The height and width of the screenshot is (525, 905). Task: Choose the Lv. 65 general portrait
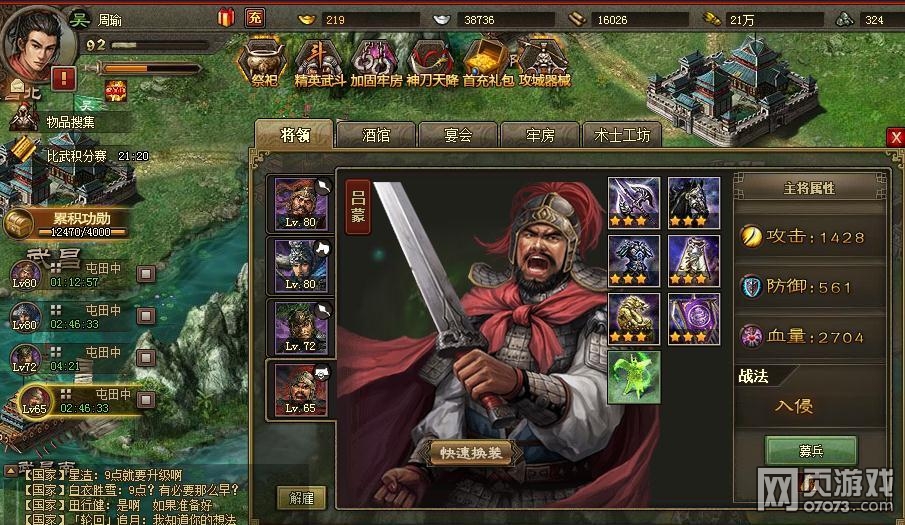300,388
